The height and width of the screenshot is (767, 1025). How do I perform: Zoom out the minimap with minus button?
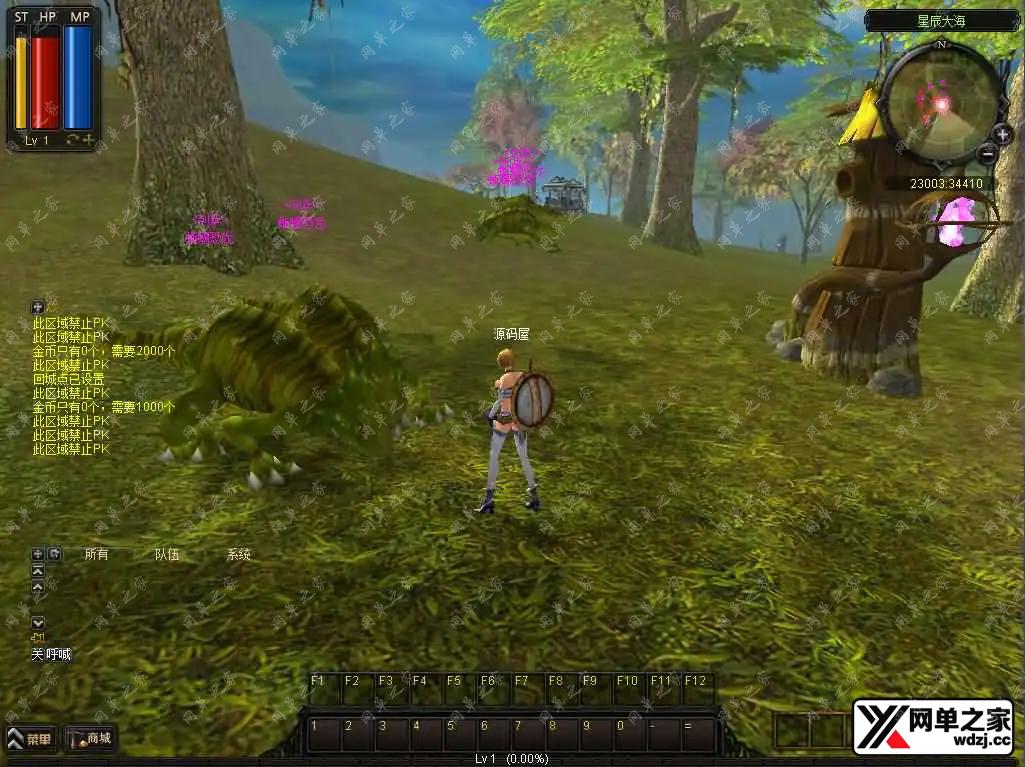(x=987, y=153)
